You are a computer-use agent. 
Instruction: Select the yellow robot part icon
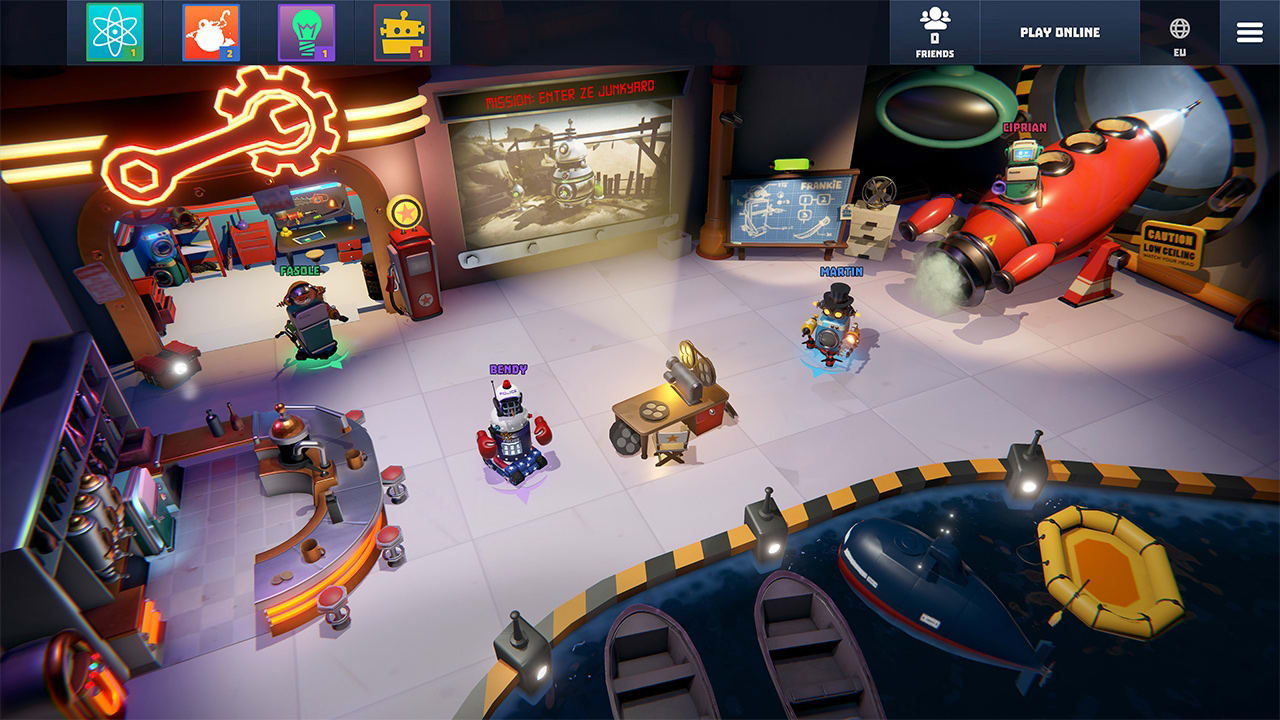[400, 30]
